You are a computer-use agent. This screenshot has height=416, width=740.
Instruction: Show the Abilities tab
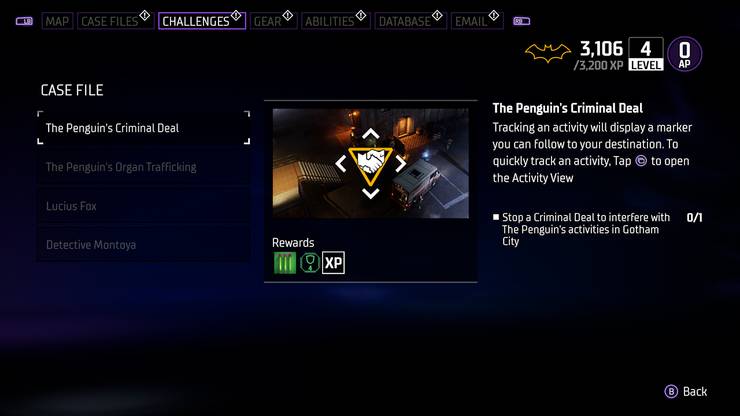(x=332, y=21)
